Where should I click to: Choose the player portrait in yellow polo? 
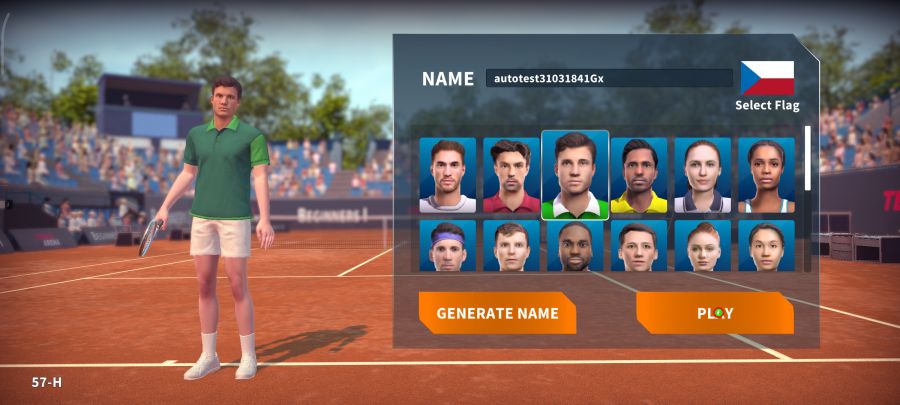639,175
